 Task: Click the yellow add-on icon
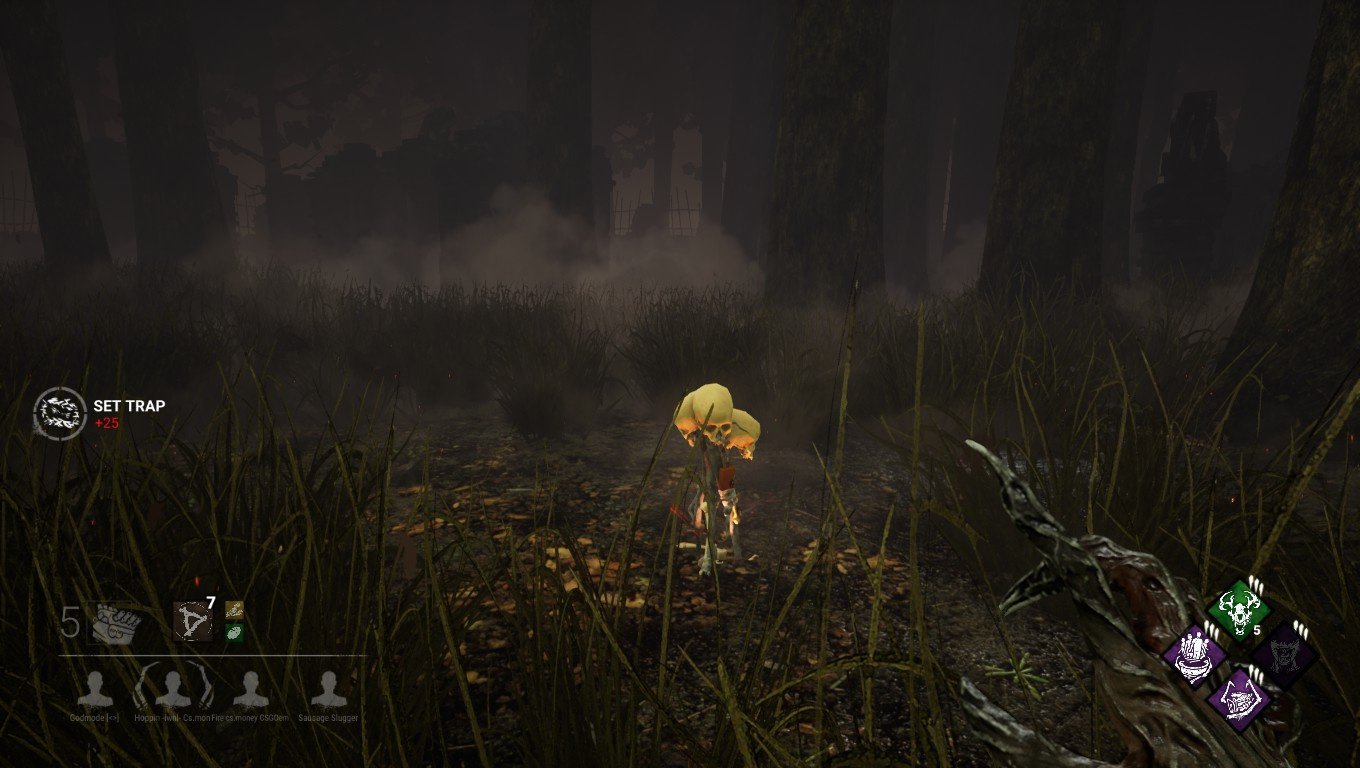click(233, 611)
